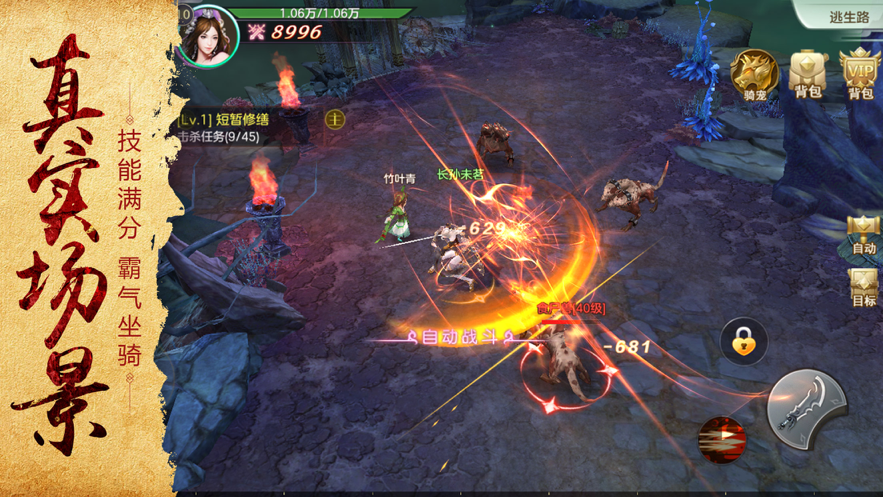Toggle 自动 auto-battle mode
The image size is (883, 497).
[863, 235]
